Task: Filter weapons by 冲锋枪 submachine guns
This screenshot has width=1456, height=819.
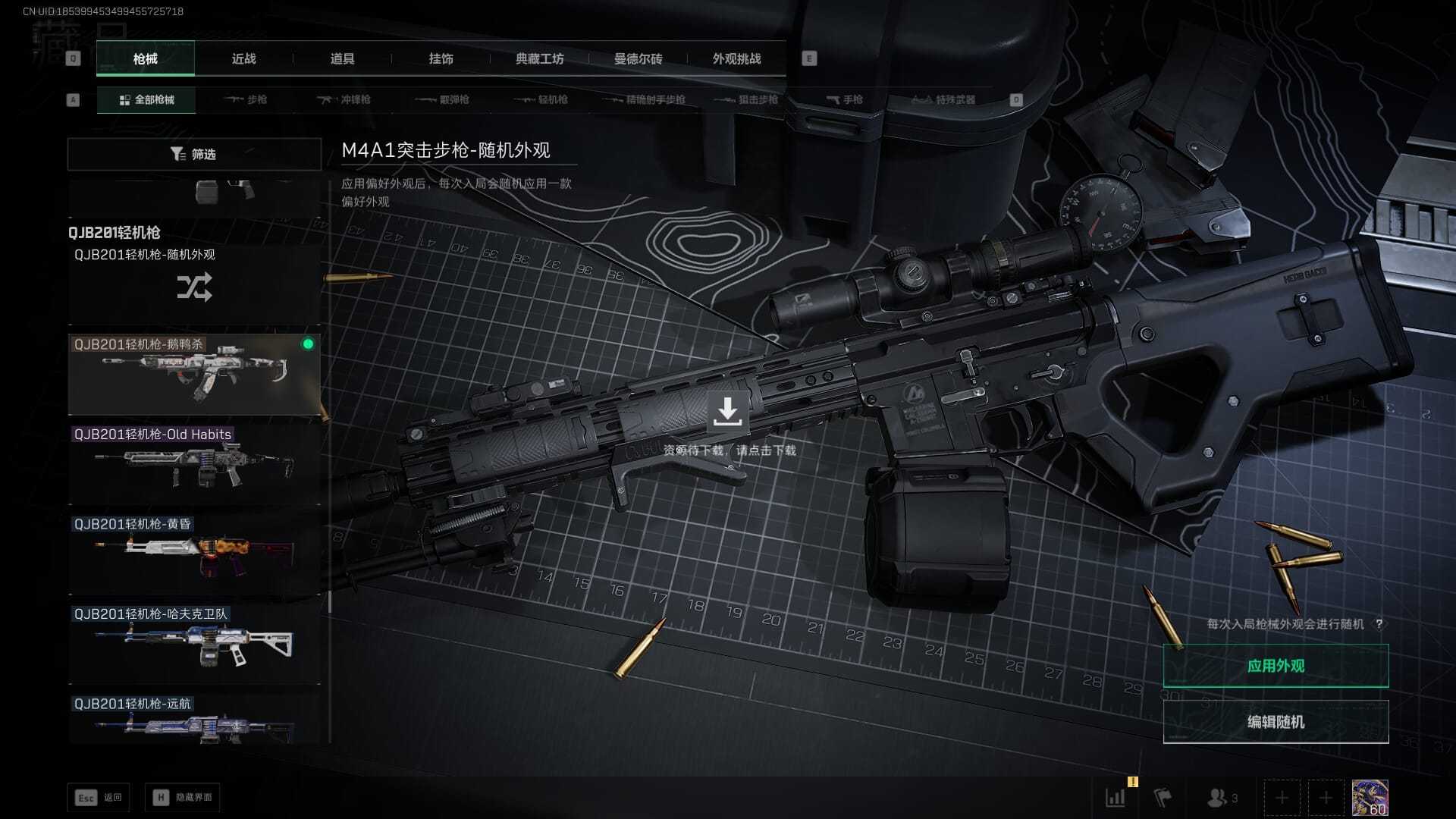Action: coord(344,100)
